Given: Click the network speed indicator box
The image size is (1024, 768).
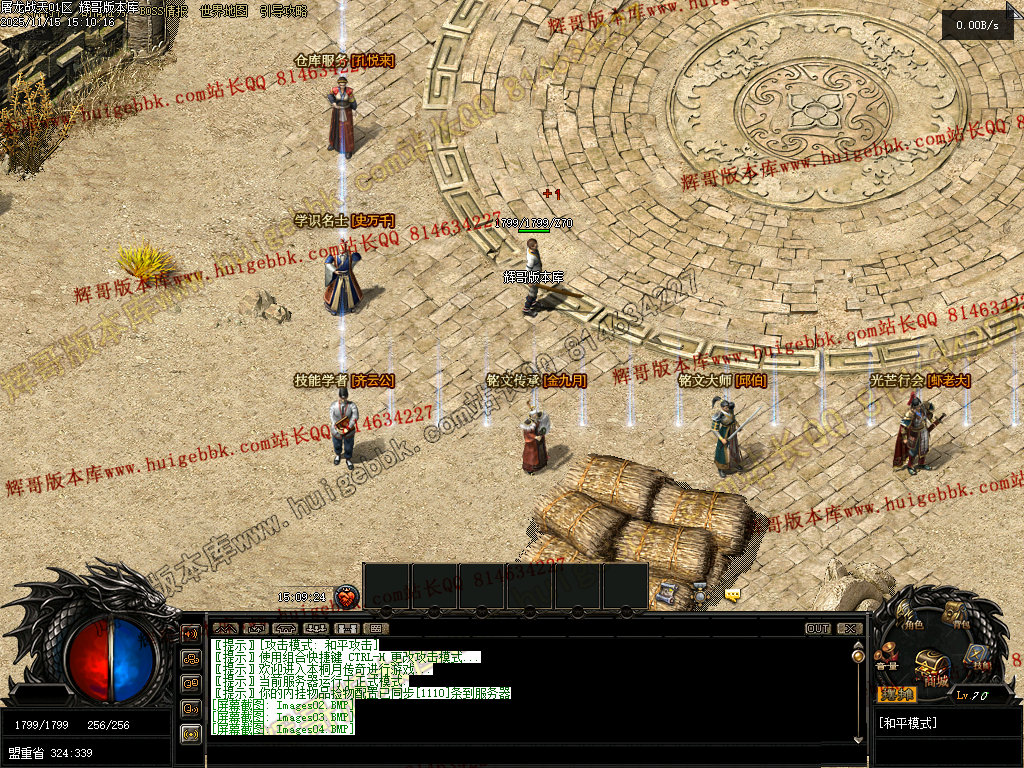Looking at the screenshot, I should (x=977, y=25).
